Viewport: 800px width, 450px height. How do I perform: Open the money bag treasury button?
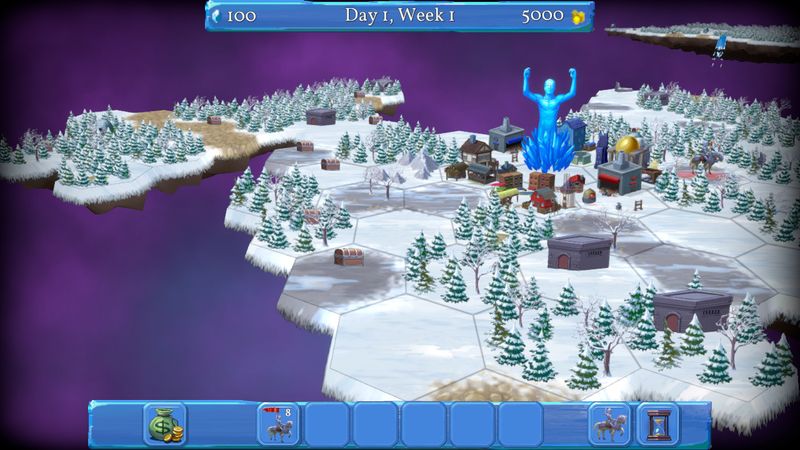pos(165,423)
